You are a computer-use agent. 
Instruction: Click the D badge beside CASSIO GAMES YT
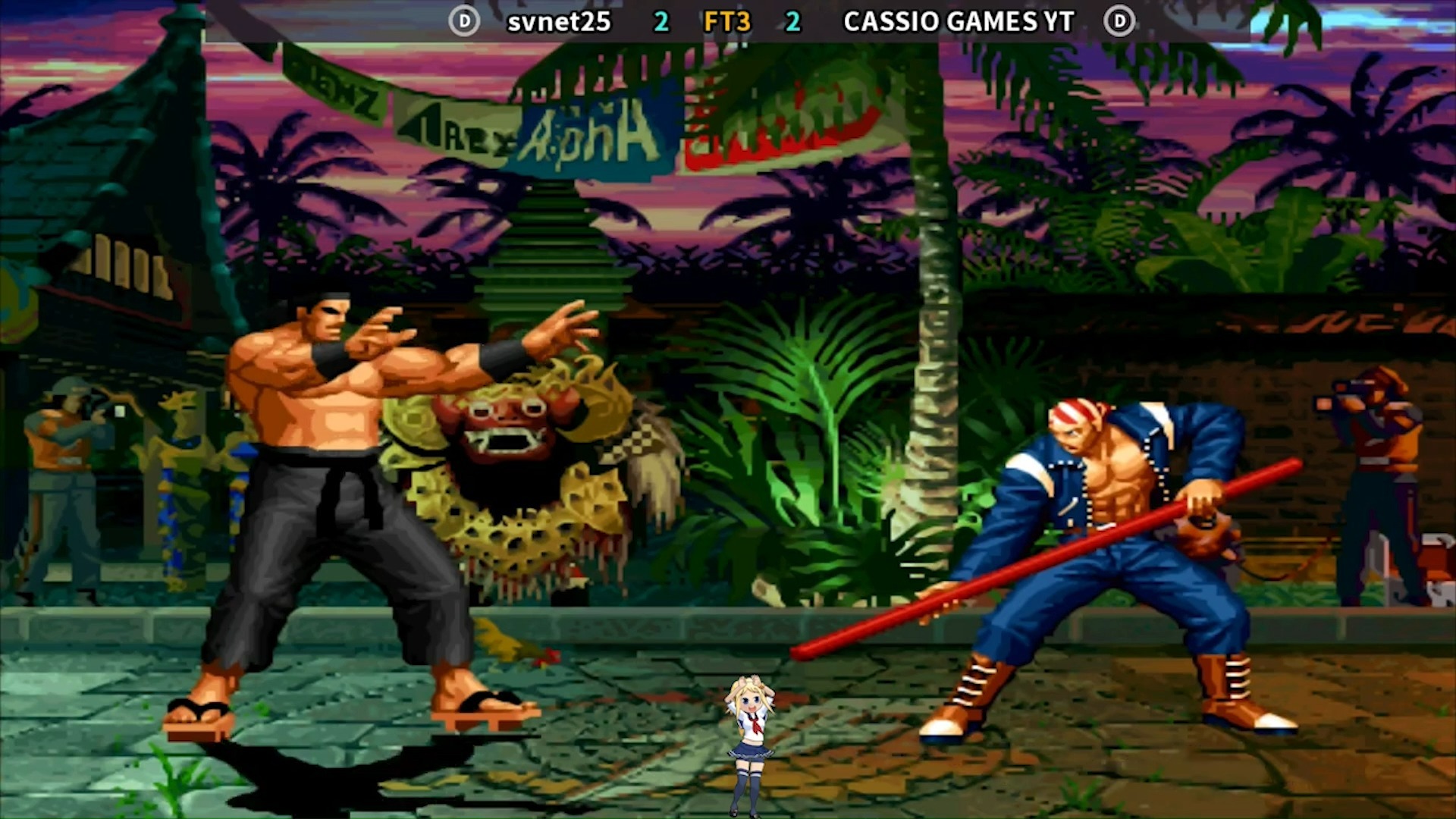point(1119,21)
